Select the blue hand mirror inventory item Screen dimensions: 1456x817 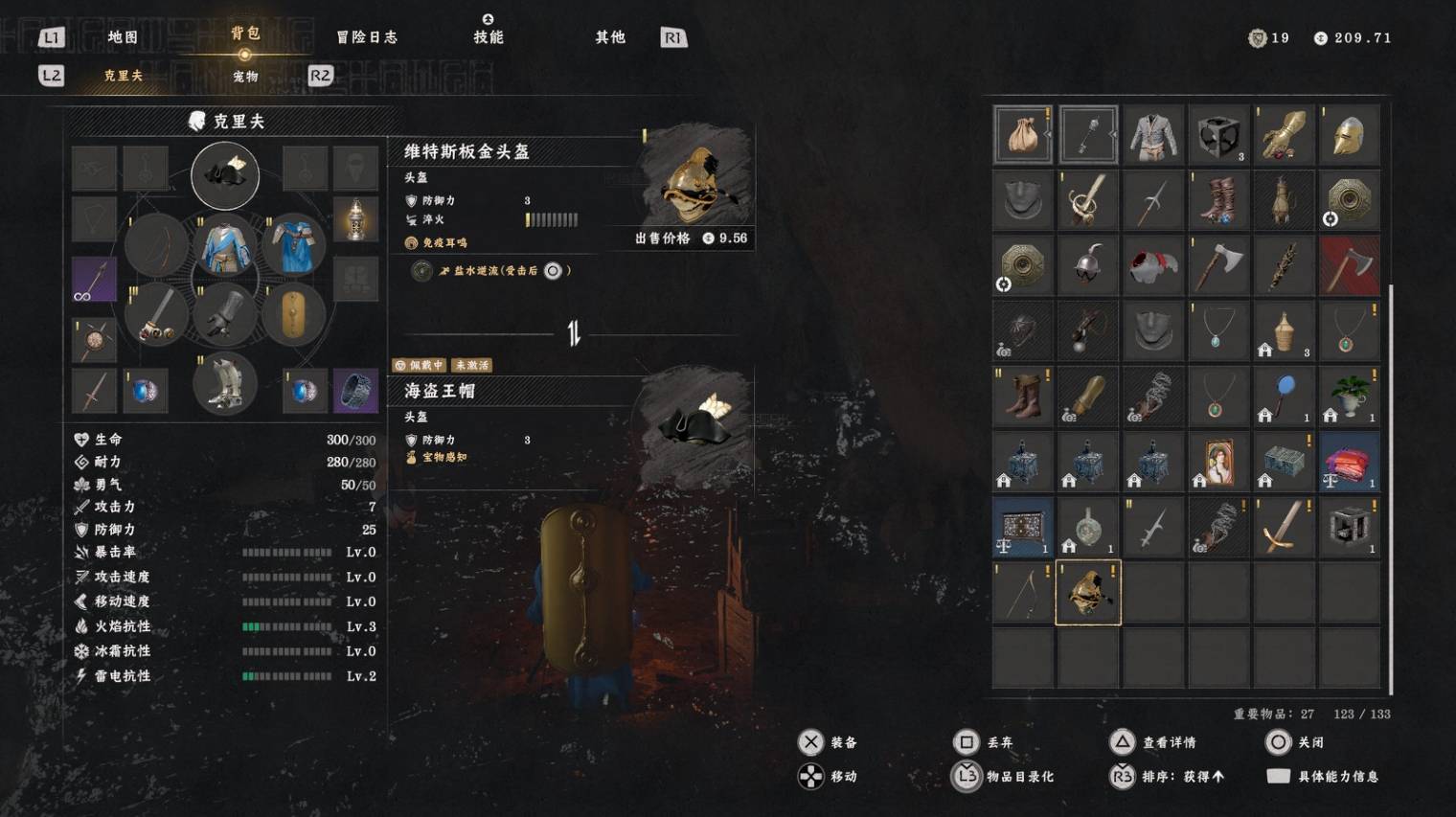pos(1284,396)
